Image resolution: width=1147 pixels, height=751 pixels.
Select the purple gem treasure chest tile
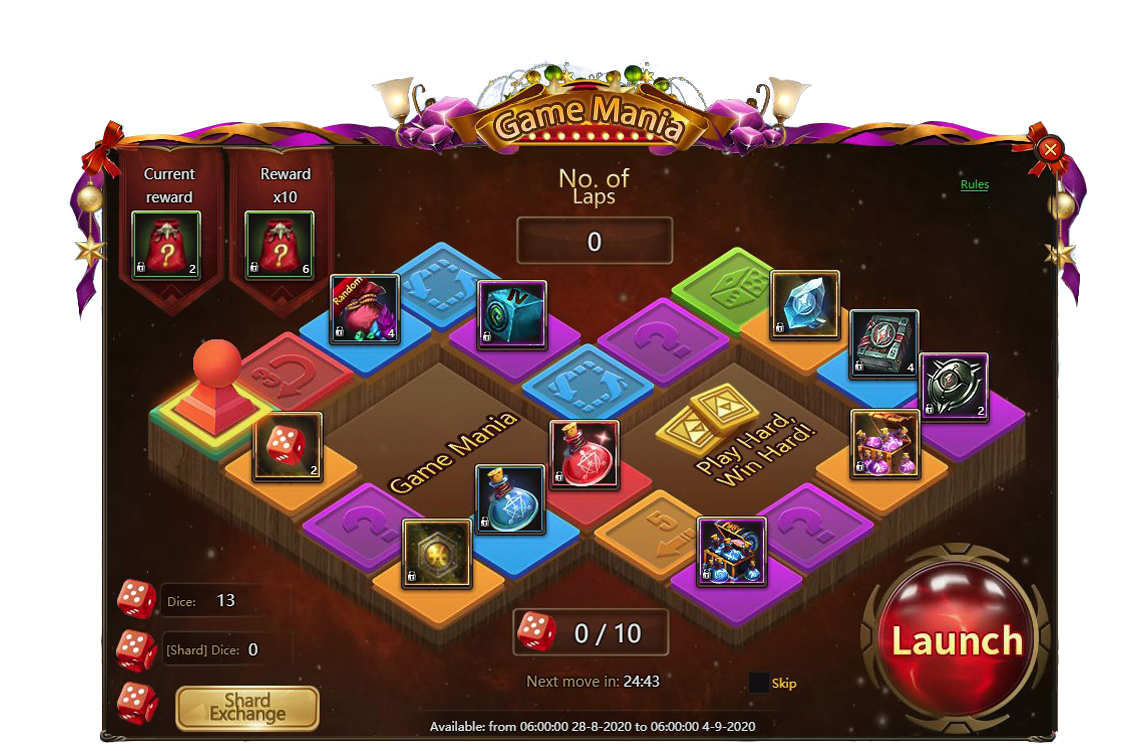pos(885,444)
